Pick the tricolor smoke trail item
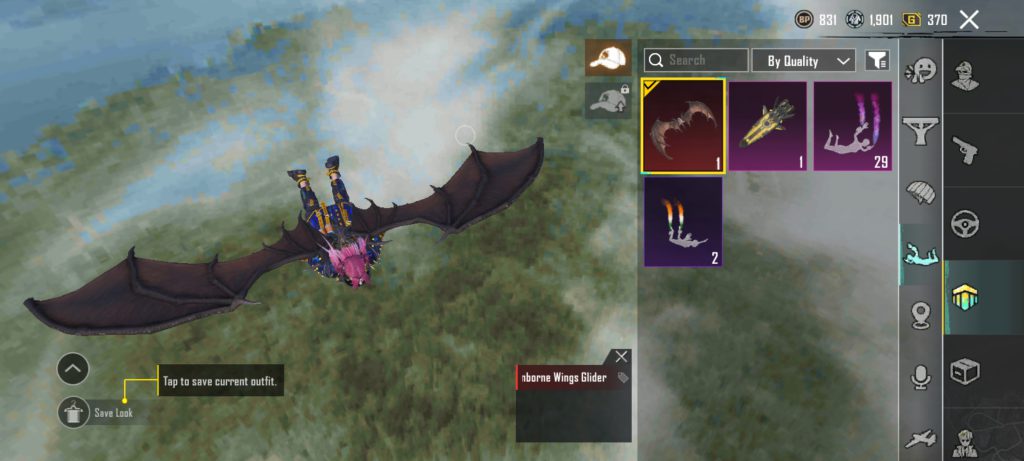The width and height of the screenshot is (1024, 461). (683, 222)
